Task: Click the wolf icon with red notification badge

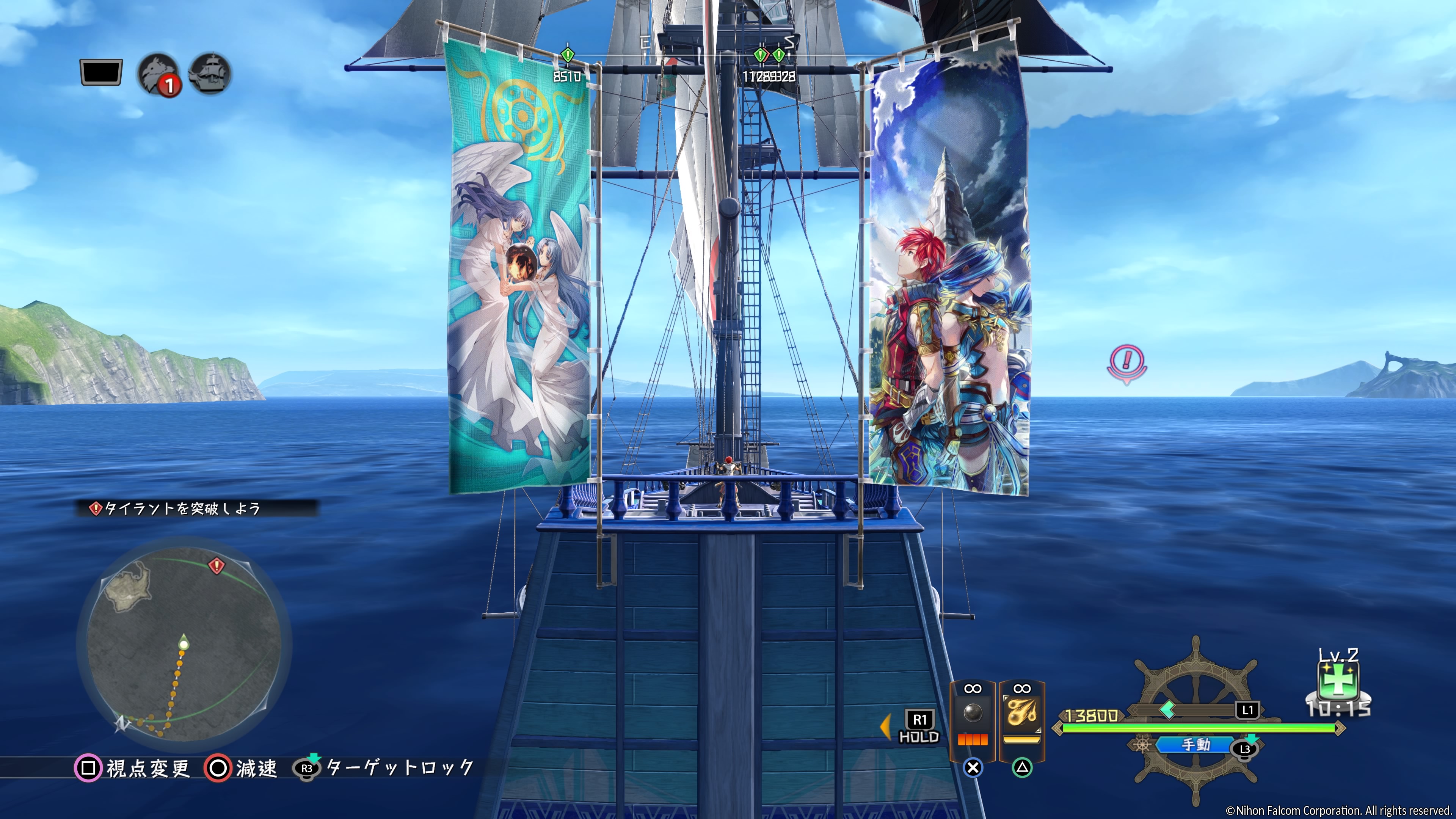Action: 158,74
